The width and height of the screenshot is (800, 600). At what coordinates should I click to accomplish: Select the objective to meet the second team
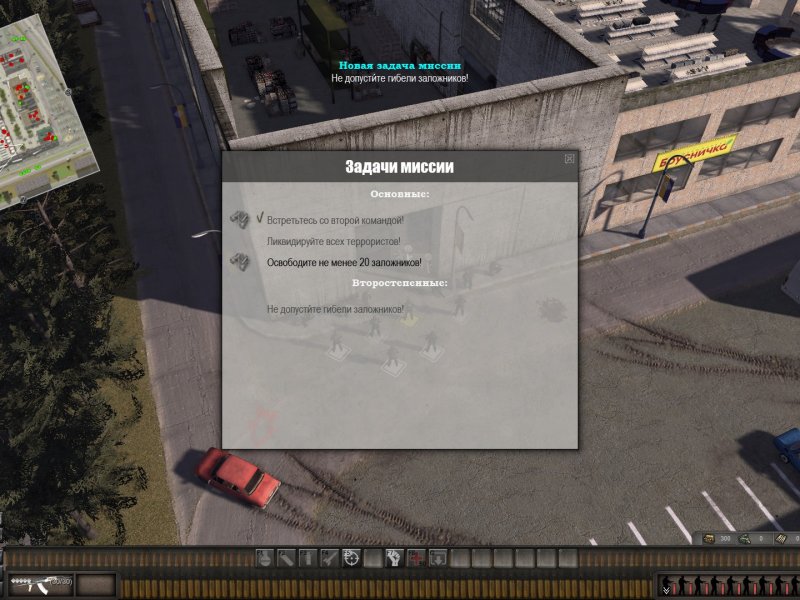point(335,218)
